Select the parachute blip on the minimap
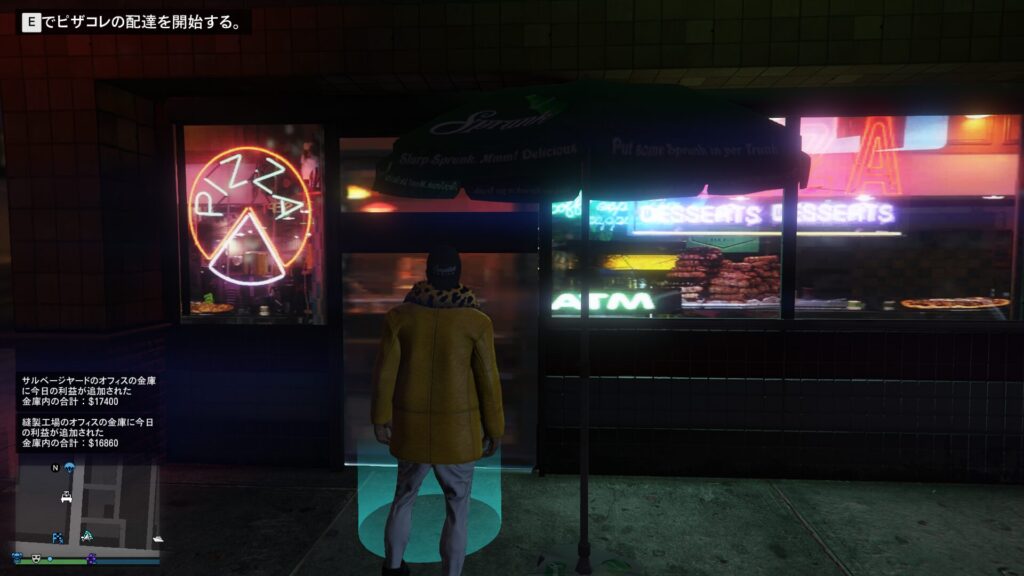Viewport: 1024px width, 576px height. coord(69,468)
